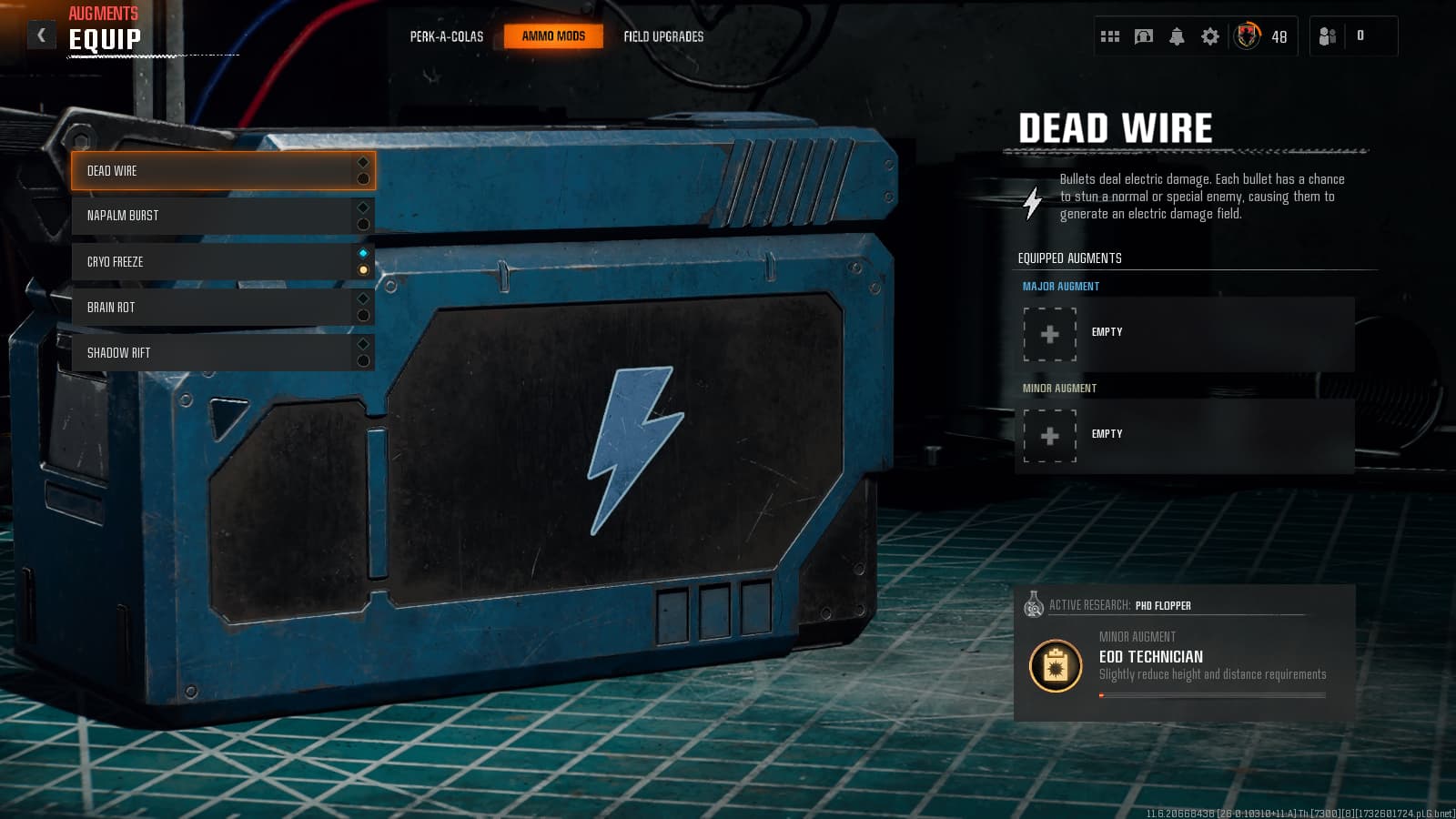Open the grid menu icon
1456x819 pixels.
(1110, 36)
